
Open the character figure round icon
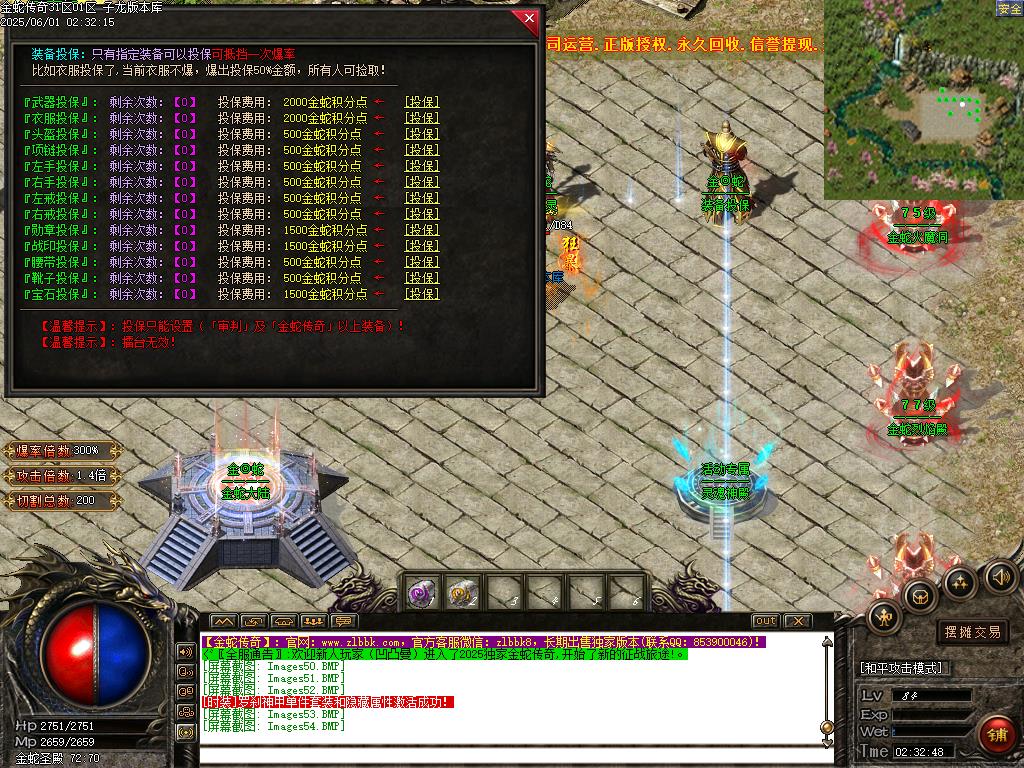tap(885, 617)
